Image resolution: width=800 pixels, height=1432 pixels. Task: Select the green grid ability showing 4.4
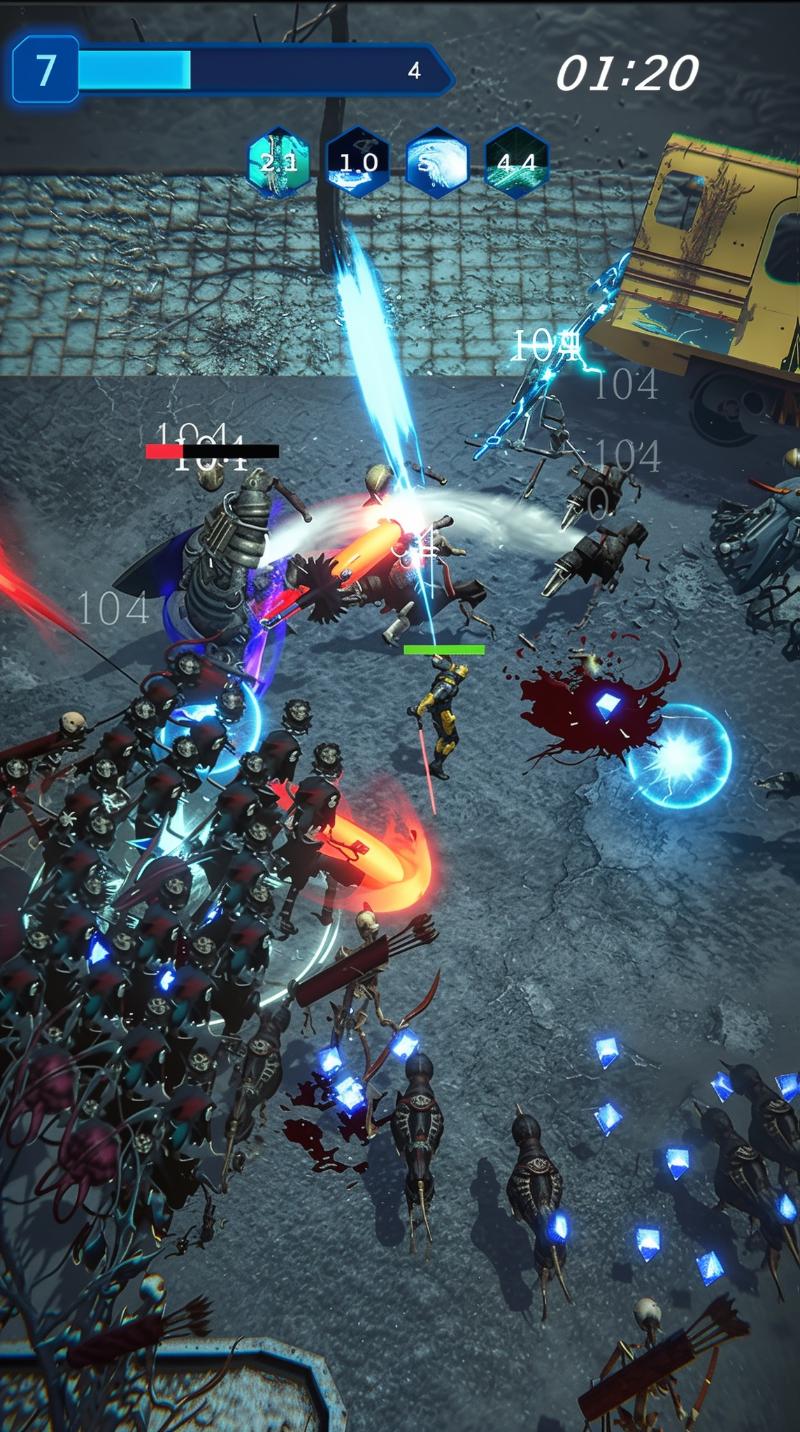click(516, 162)
